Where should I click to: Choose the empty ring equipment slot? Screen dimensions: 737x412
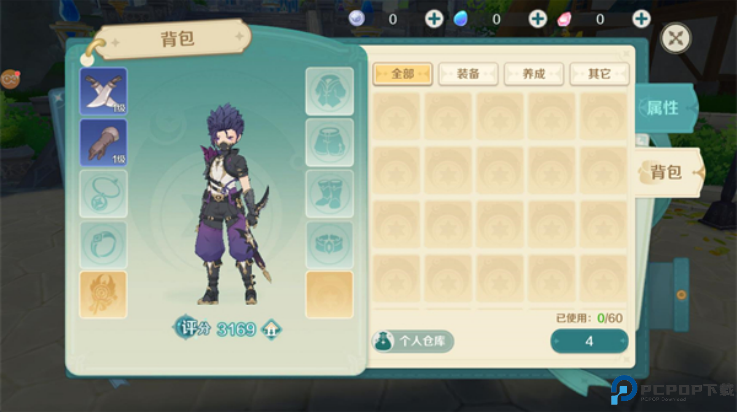[103, 245]
